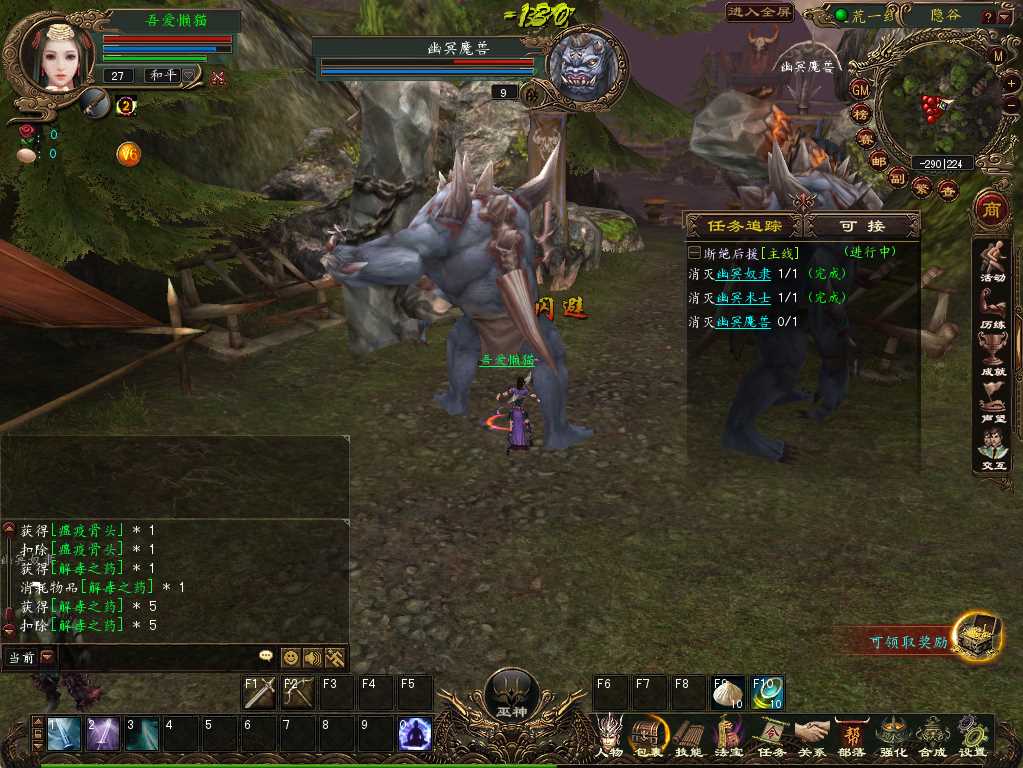Click the 幽冥魔兽 quest target link
This screenshot has height=768, width=1023.
(743, 322)
